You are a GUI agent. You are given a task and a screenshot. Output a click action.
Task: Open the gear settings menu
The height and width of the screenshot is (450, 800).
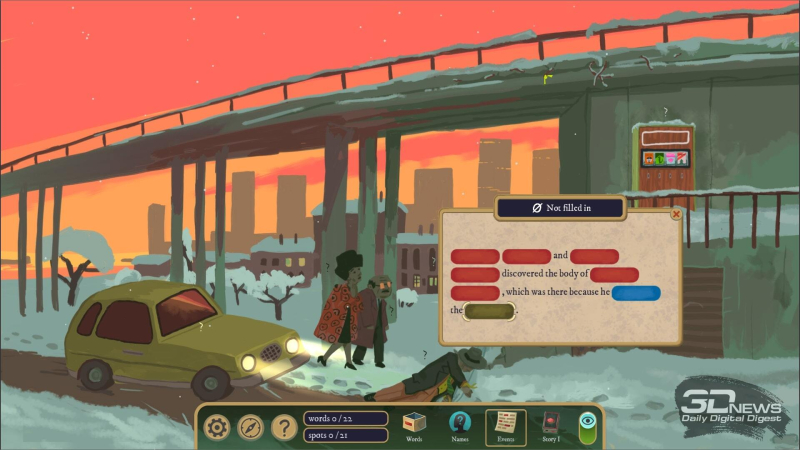216,428
